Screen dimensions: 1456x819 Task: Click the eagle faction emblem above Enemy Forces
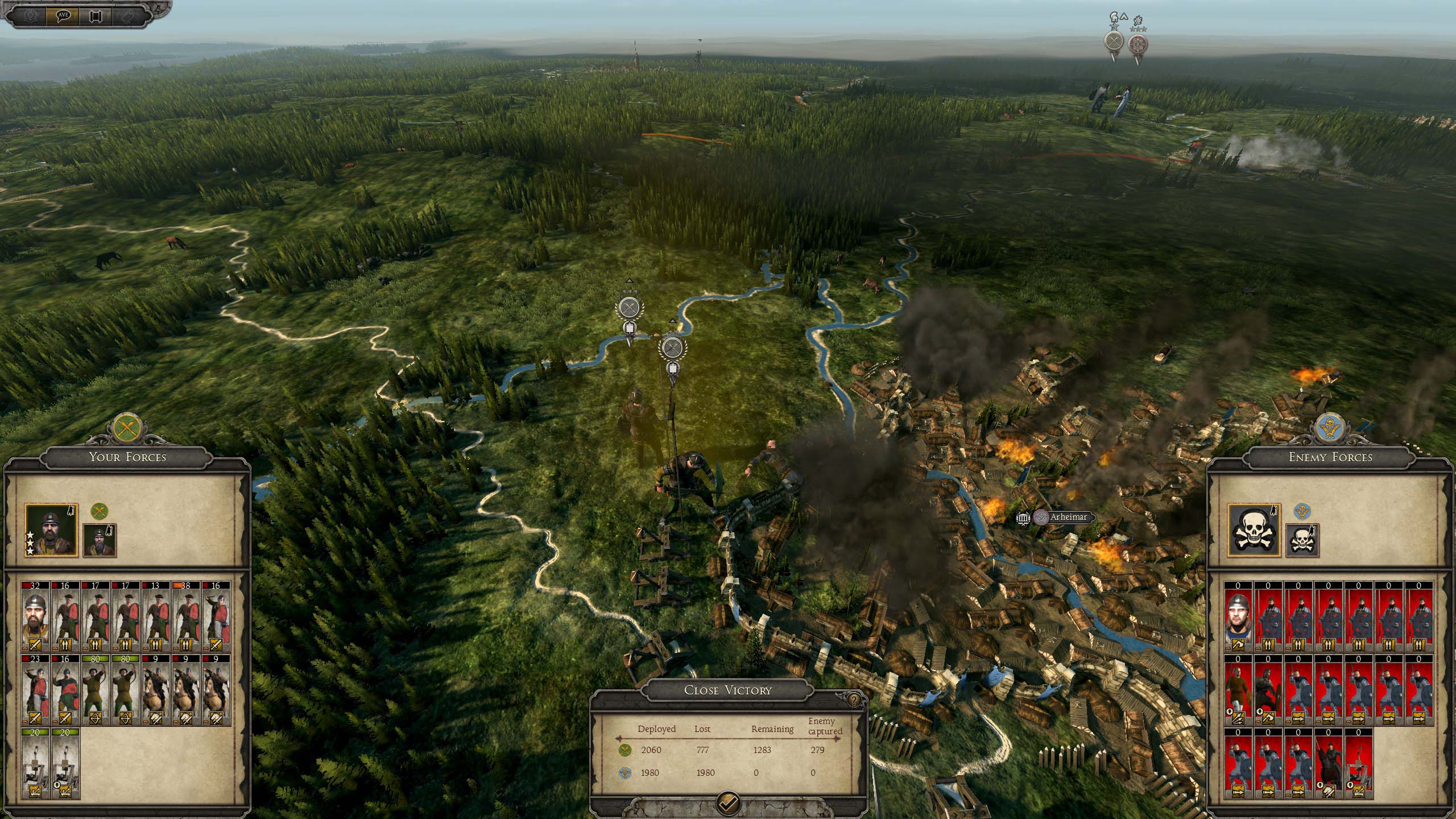(x=1330, y=428)
